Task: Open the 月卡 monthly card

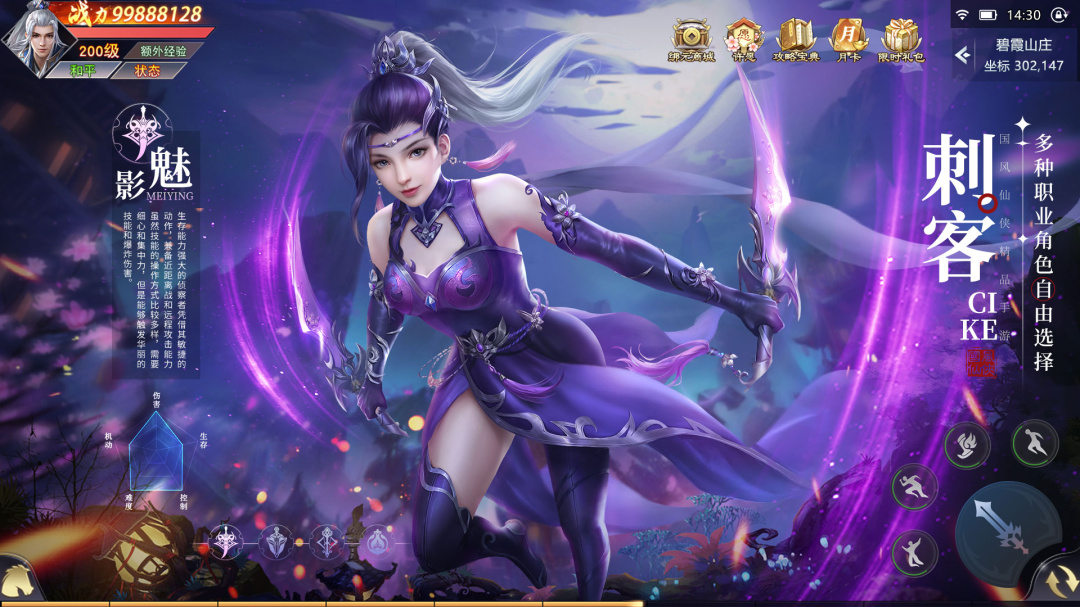Action: (848, 40)
